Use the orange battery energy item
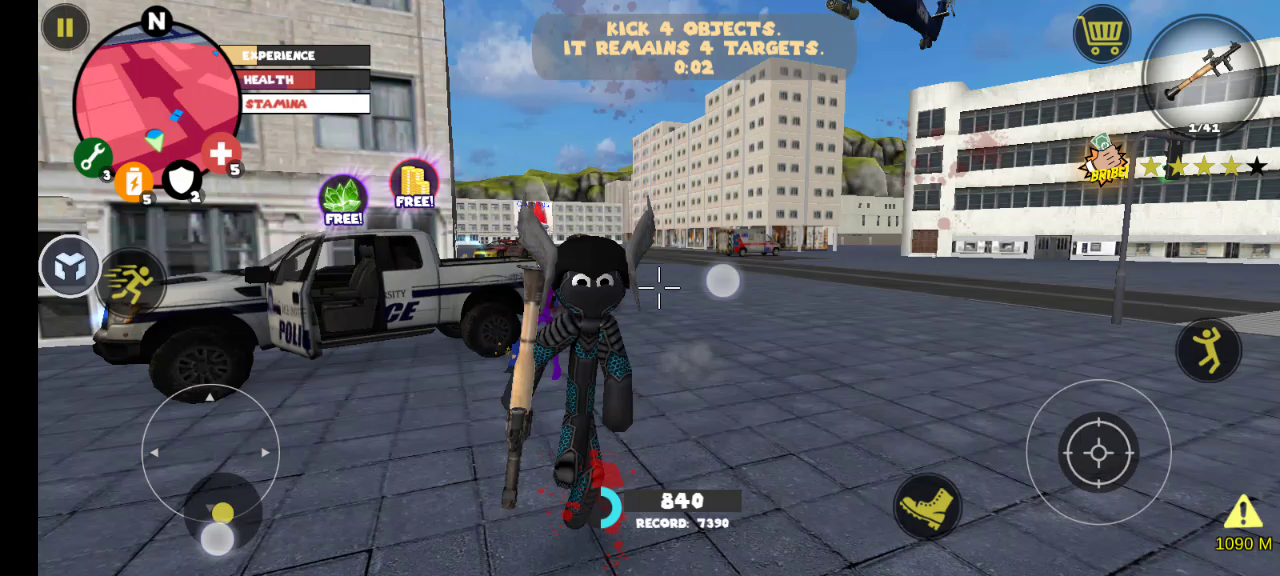The image size is (1280, 576). click(x=134, y=183)
